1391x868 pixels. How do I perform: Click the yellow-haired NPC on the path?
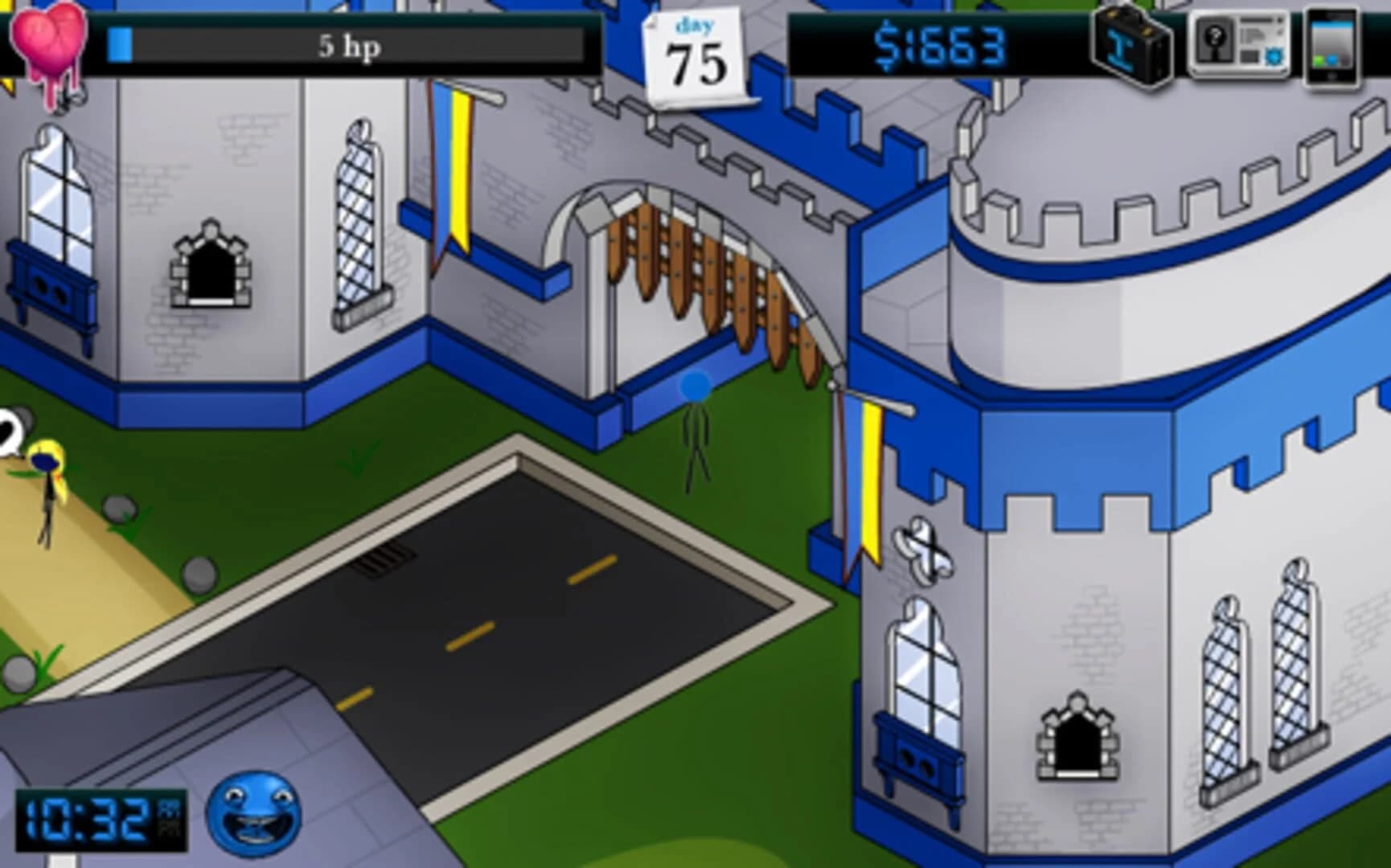coord(44,482)
